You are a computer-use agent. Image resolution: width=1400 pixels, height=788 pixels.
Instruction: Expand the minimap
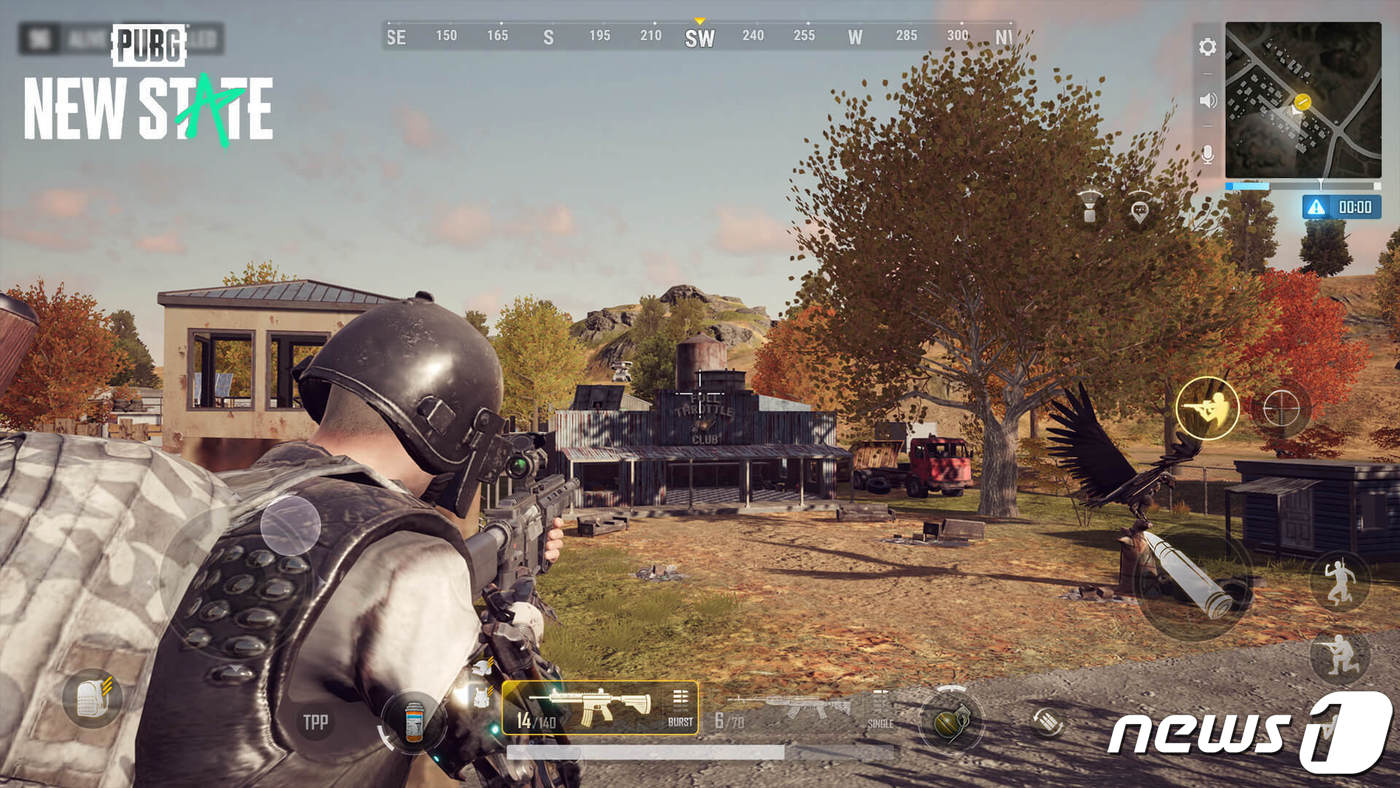1302,100
